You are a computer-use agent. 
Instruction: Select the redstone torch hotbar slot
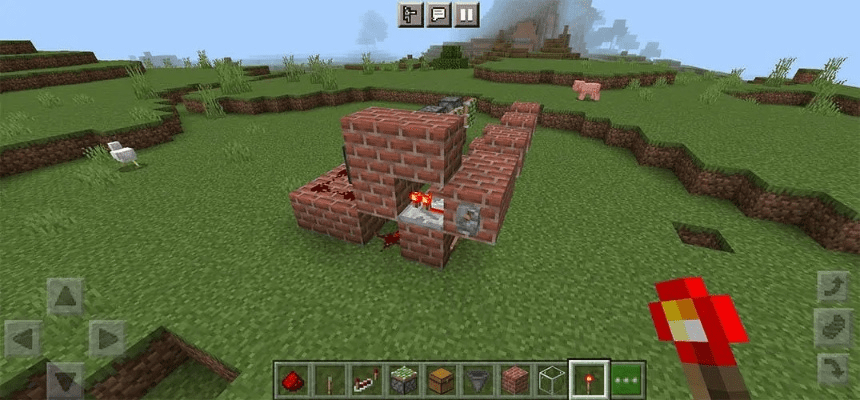point(586,380)
